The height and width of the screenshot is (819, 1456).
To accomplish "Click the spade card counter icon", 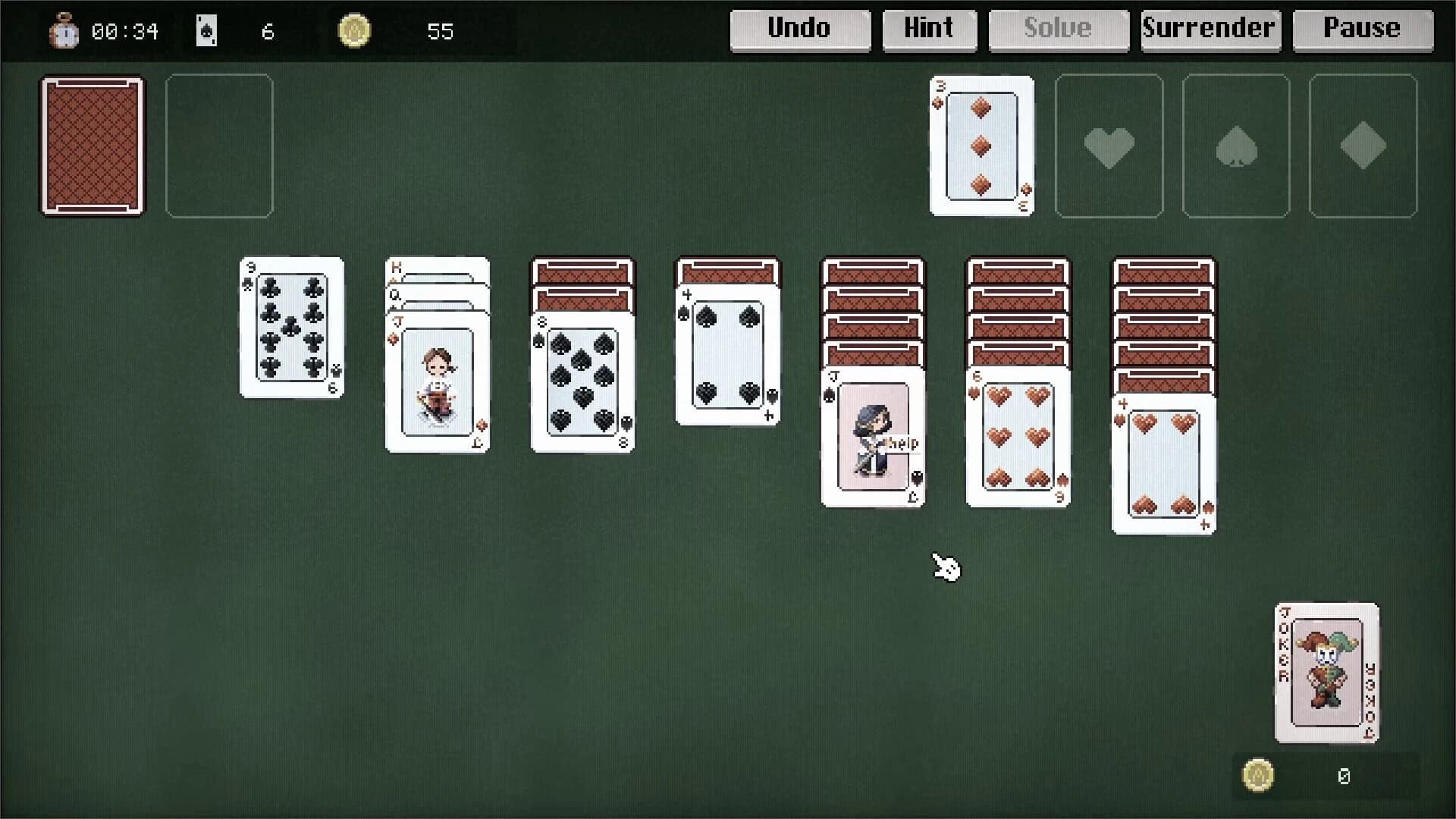I will click(206, 31).
